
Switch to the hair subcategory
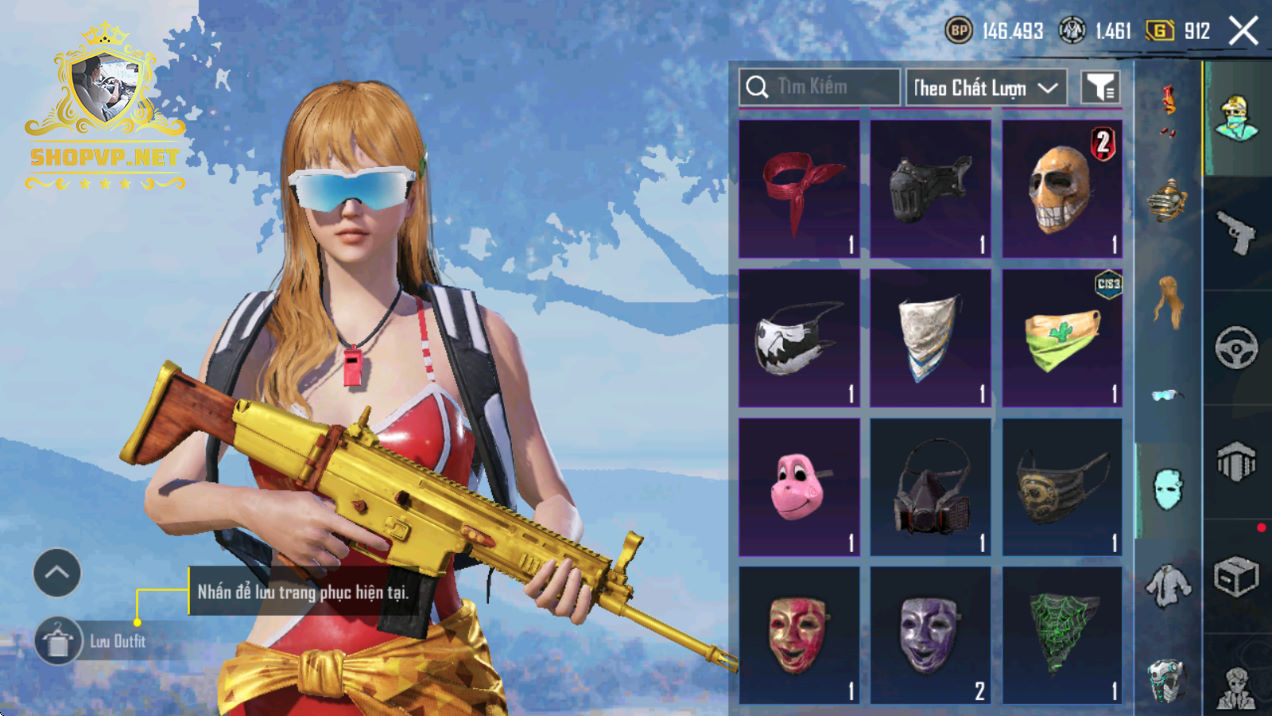tap(1167, 299)
